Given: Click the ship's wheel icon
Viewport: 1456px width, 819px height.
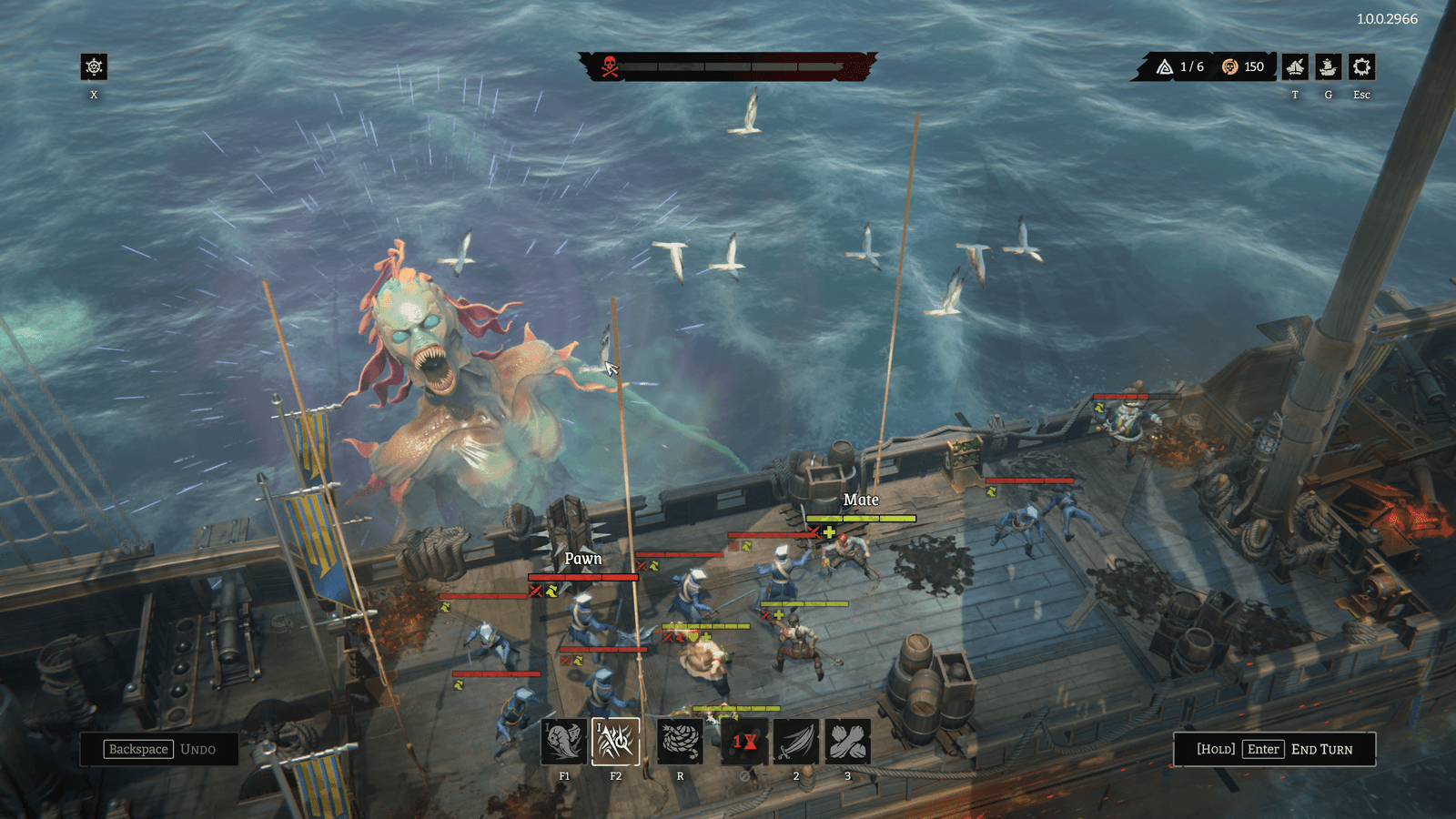Looking at the screenshot, I should click(x=94, y=66).
